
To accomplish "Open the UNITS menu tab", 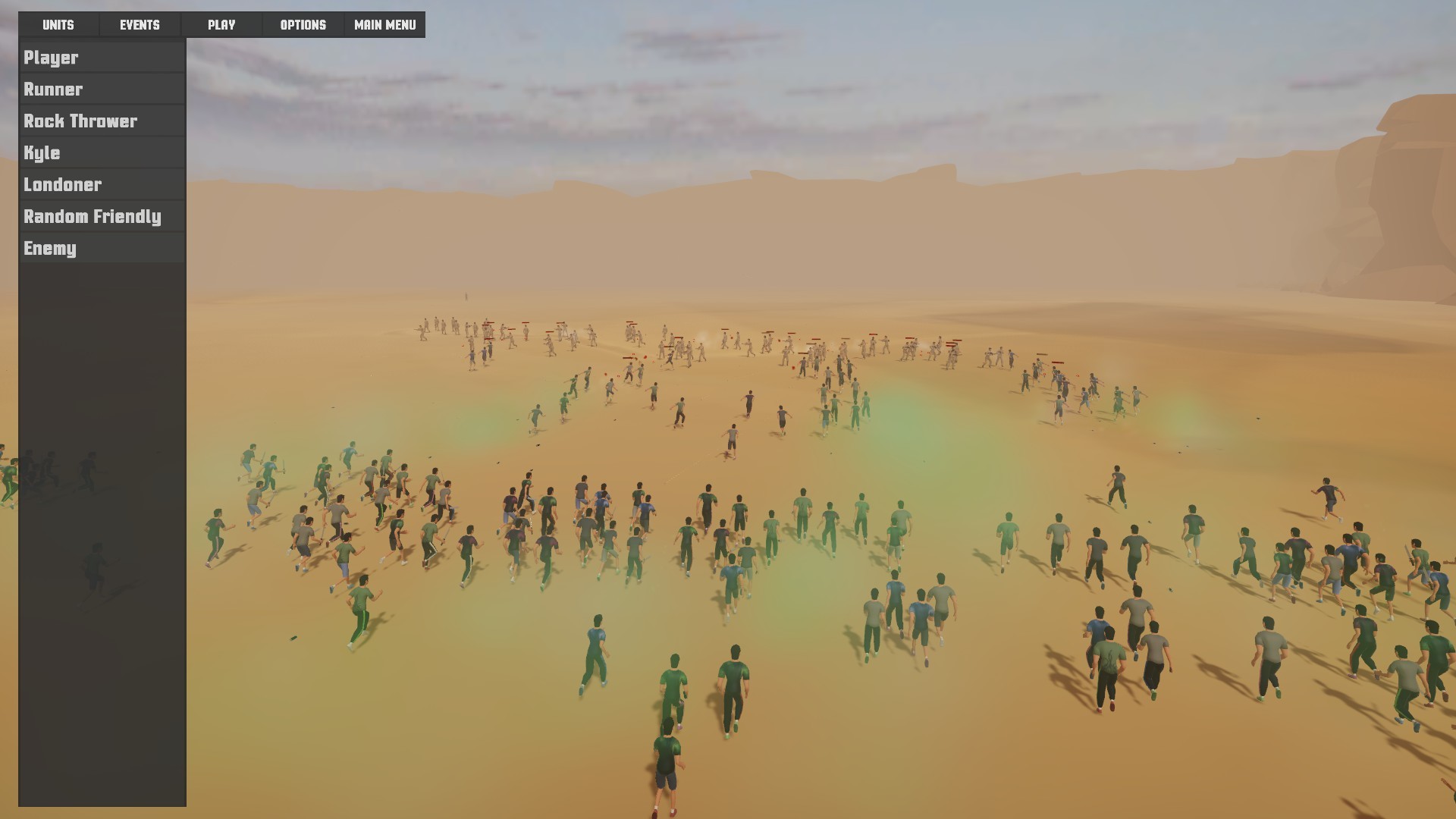I will [x=57, y=24].
